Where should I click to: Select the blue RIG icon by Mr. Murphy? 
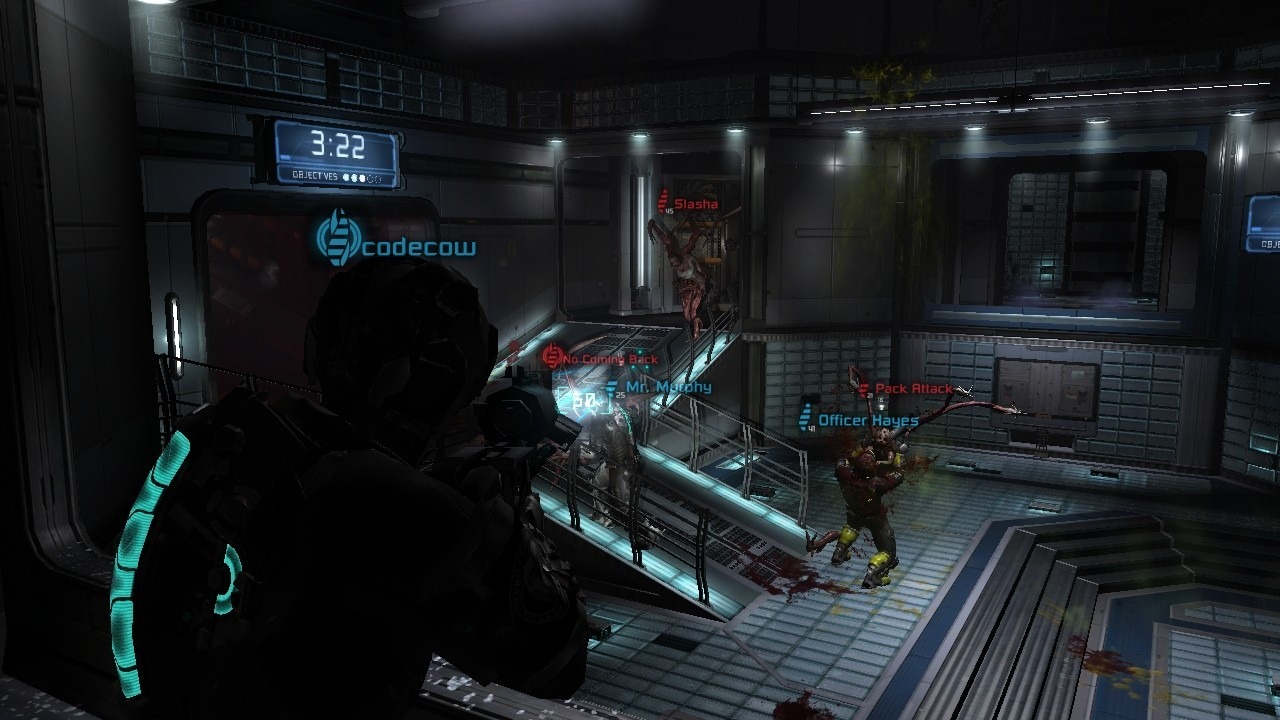click(612, 389)
